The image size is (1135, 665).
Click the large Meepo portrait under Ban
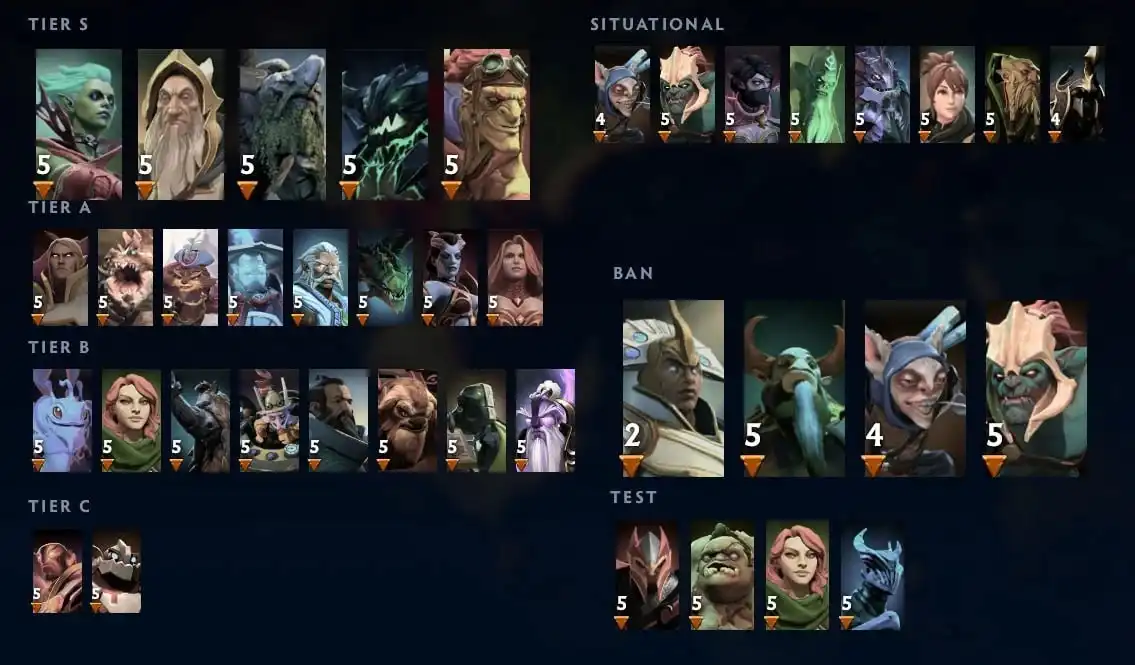(x=915, y=388)
